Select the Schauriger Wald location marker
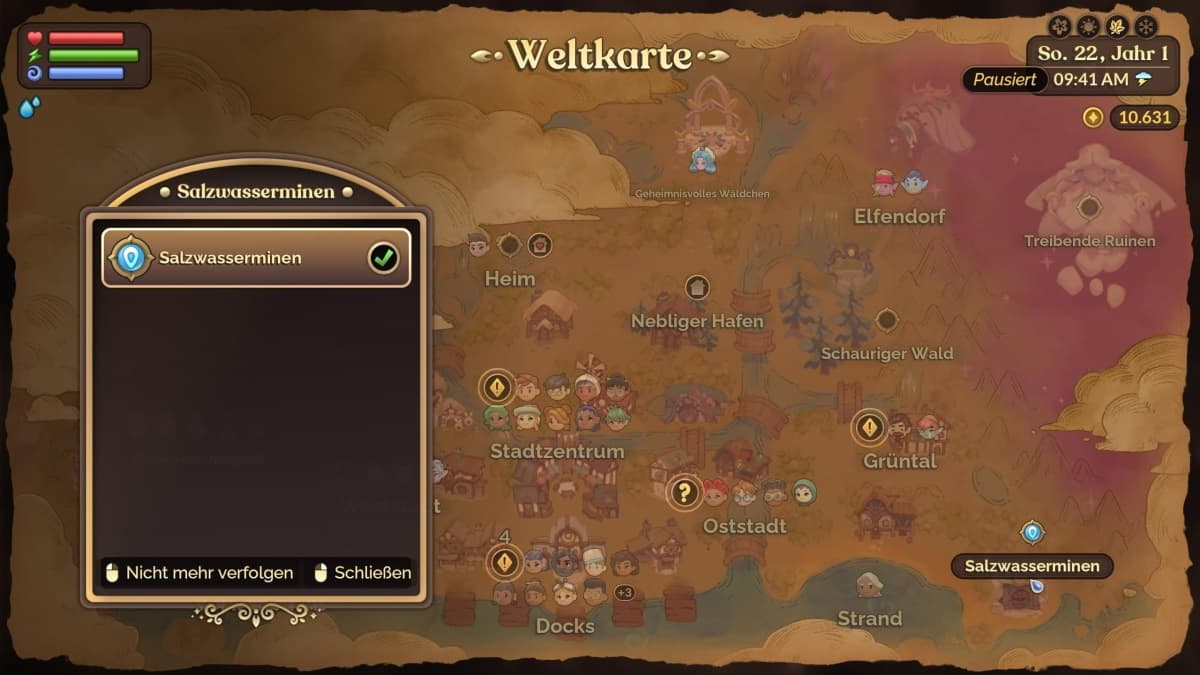 [886, 320]
